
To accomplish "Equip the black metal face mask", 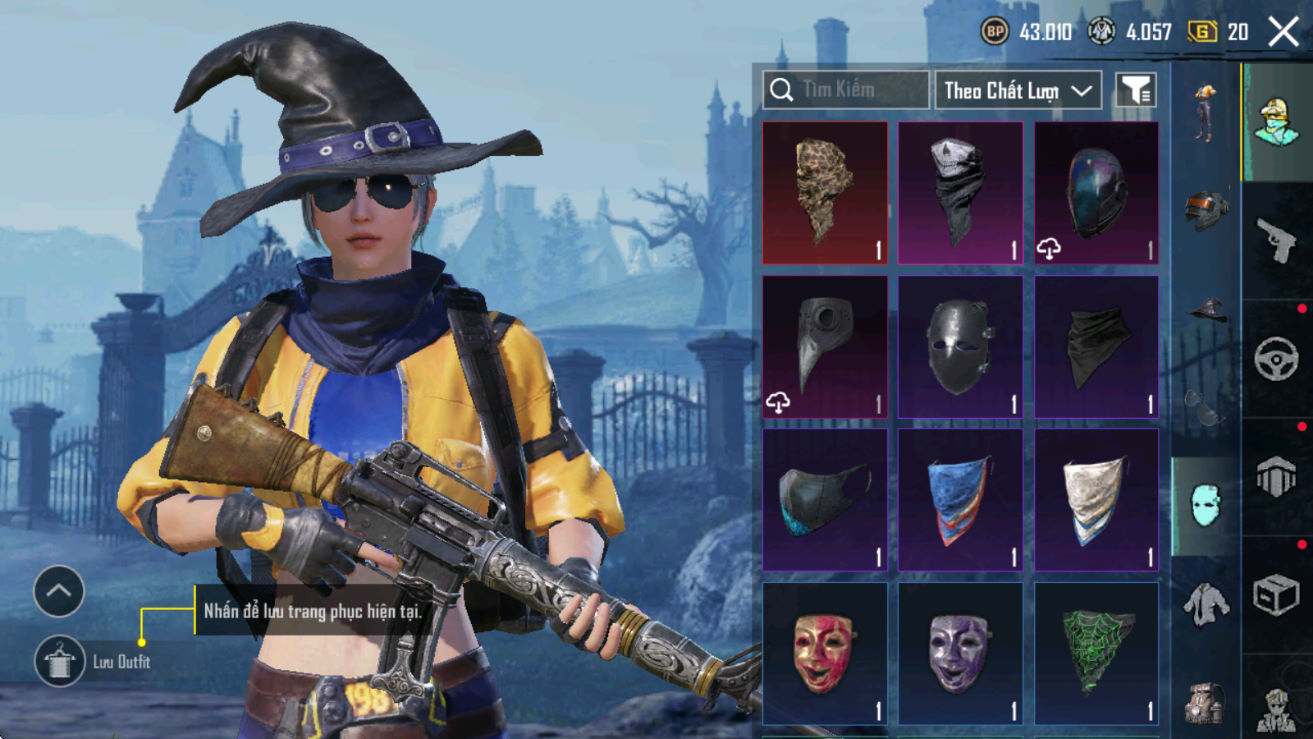I will [960, 346].
